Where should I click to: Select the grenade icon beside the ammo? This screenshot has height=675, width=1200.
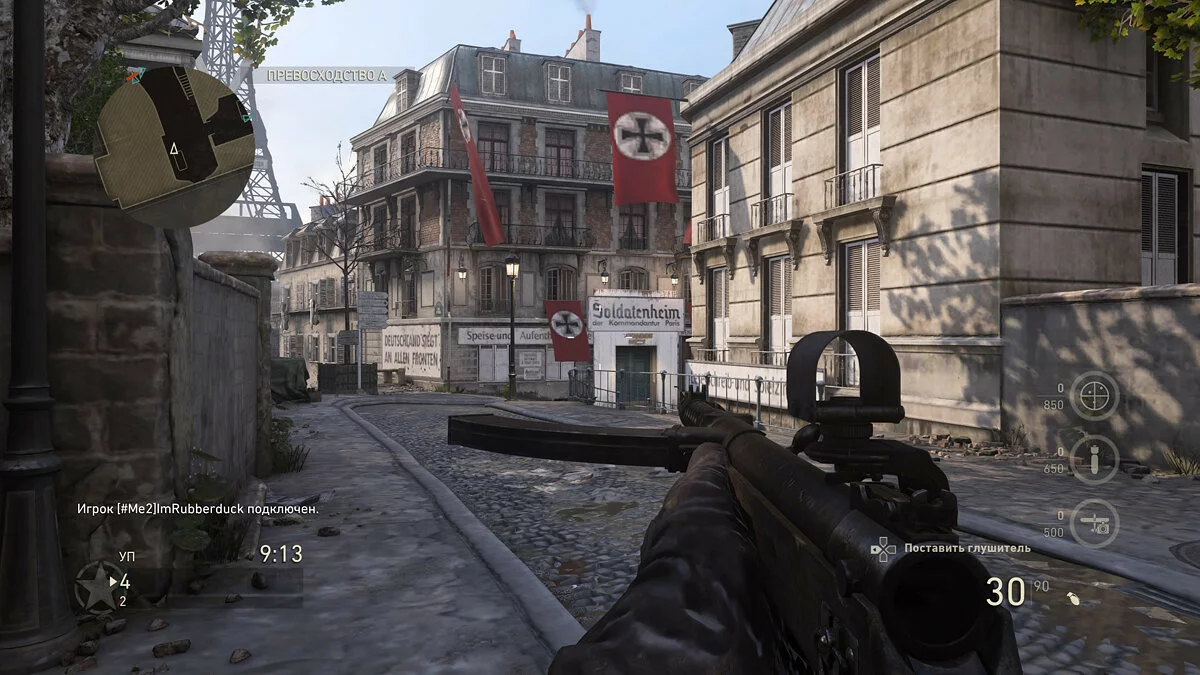[x=1075, y=599]
